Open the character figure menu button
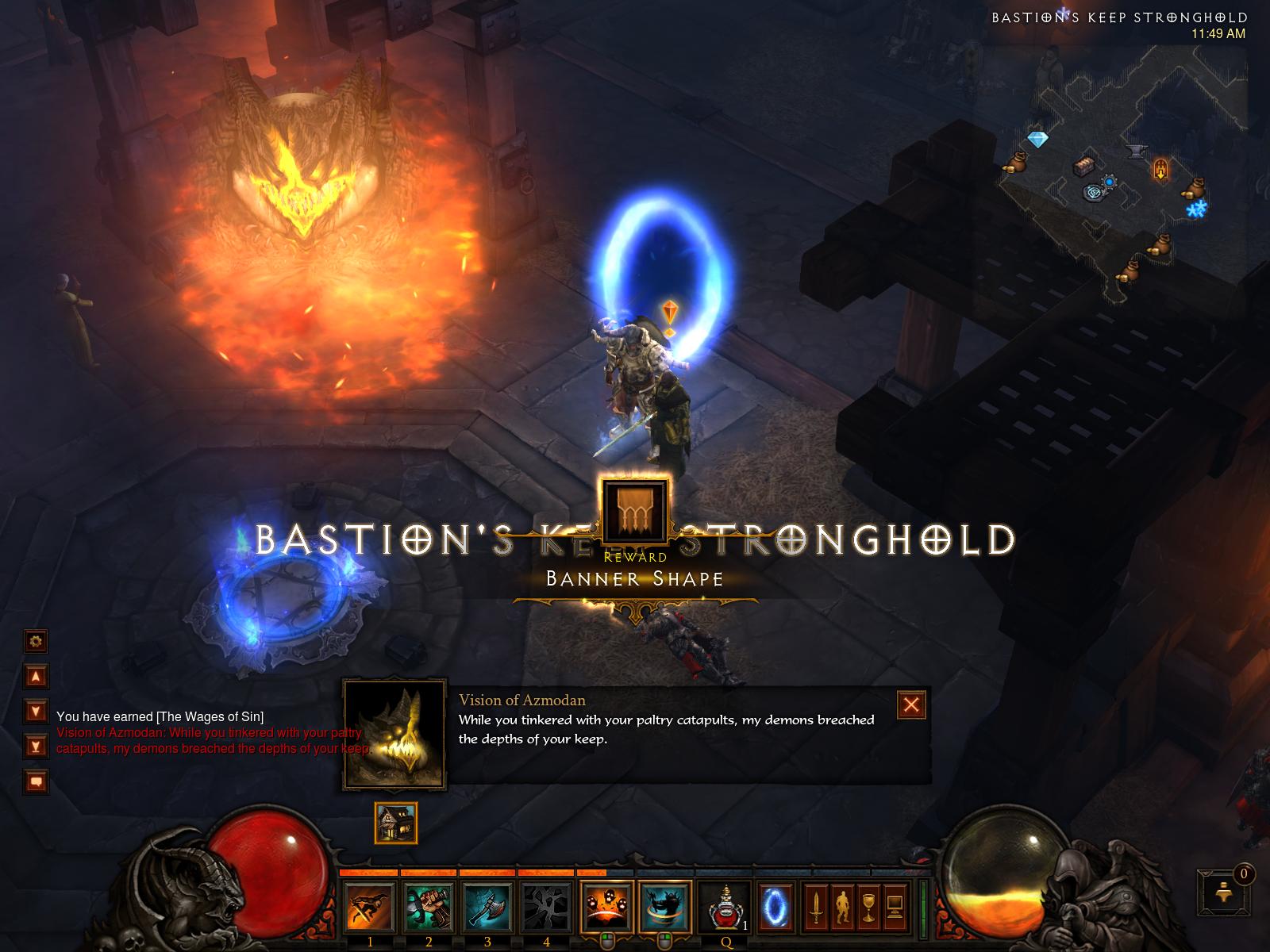This screenshot has width=1270, height=952. pyautogui.click(x=841, y=907)
